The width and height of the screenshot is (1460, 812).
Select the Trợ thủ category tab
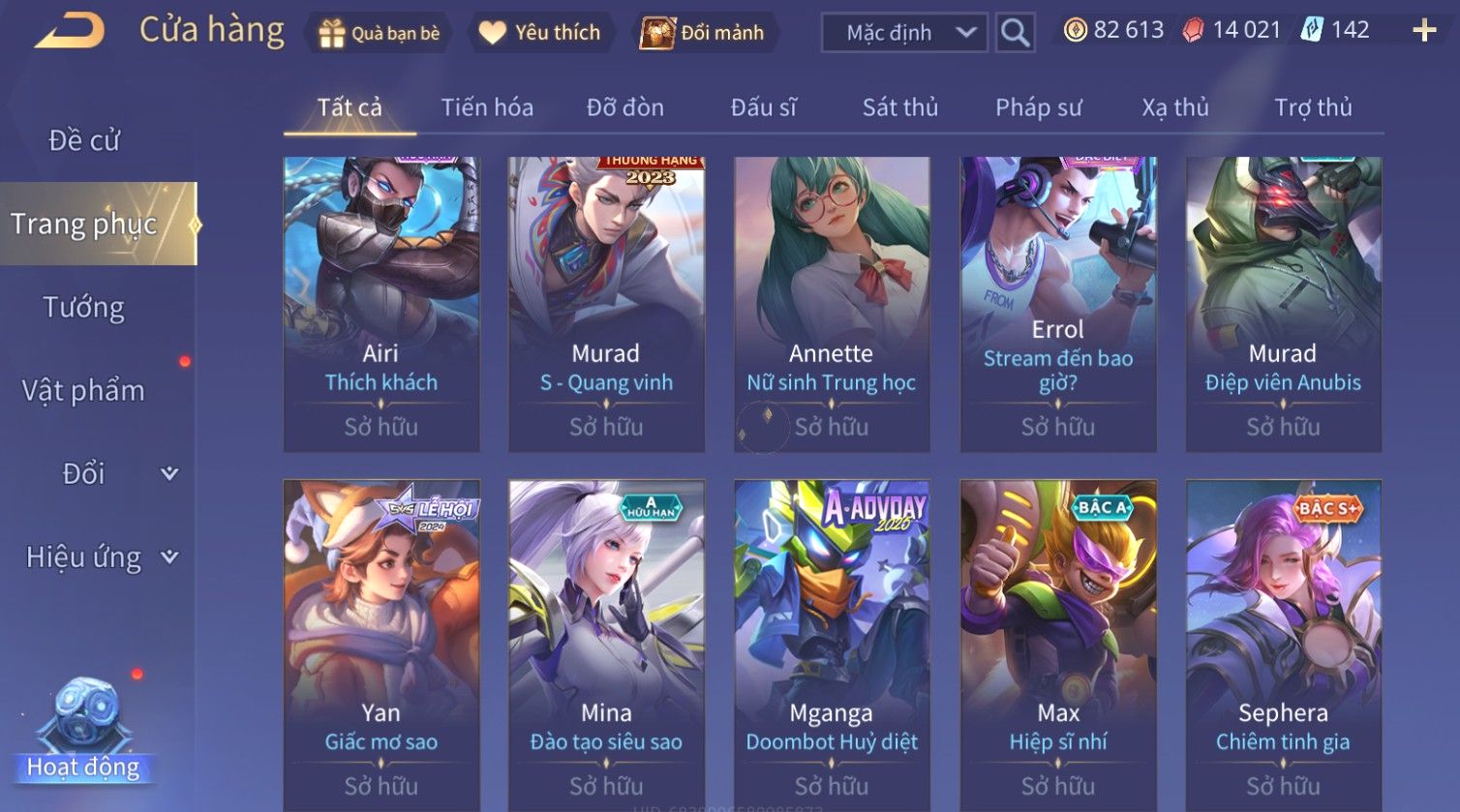click(1313, 107)
